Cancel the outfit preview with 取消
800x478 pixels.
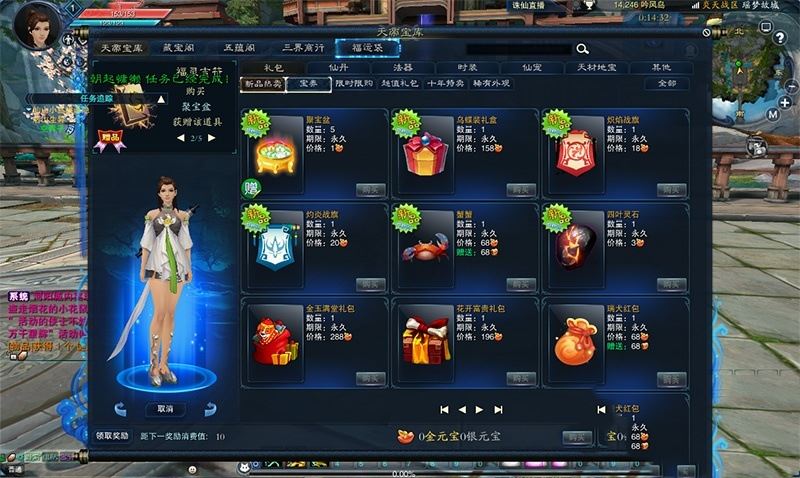point(165,409)
